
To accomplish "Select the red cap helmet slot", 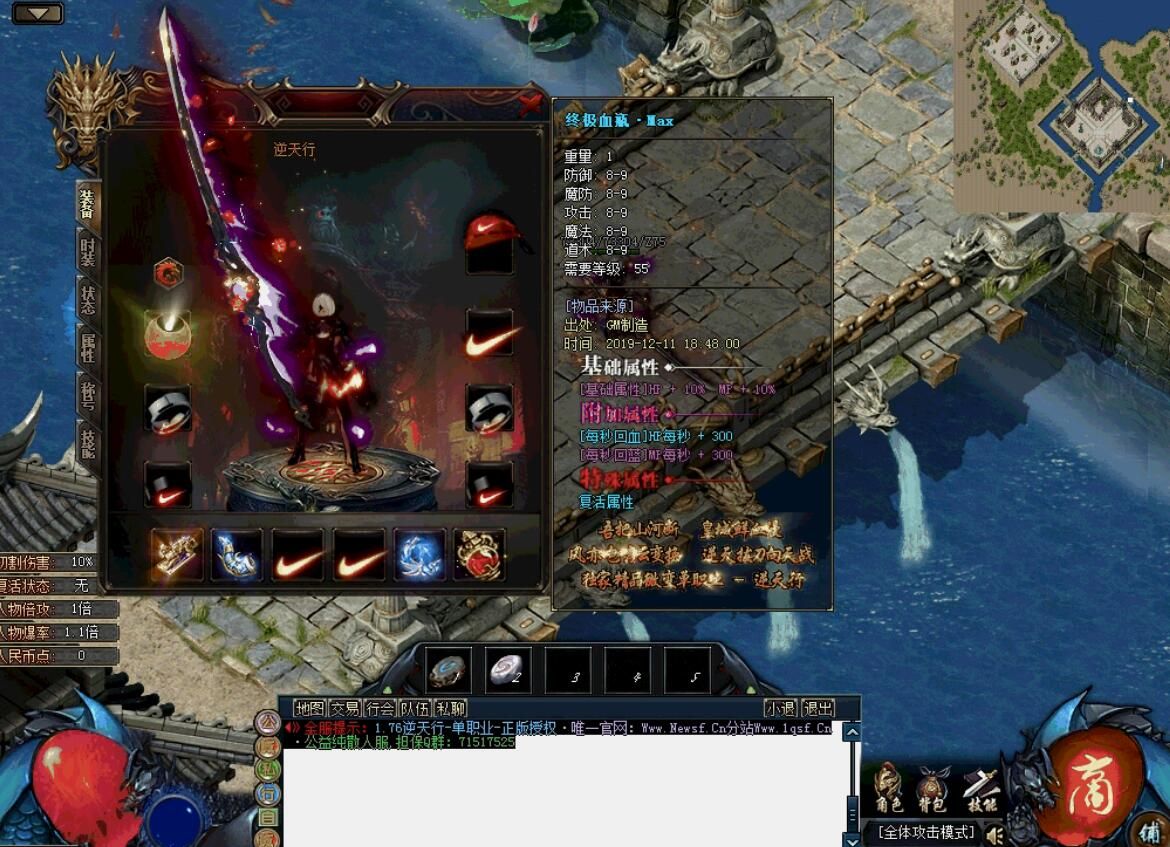I will coord(489,240).
